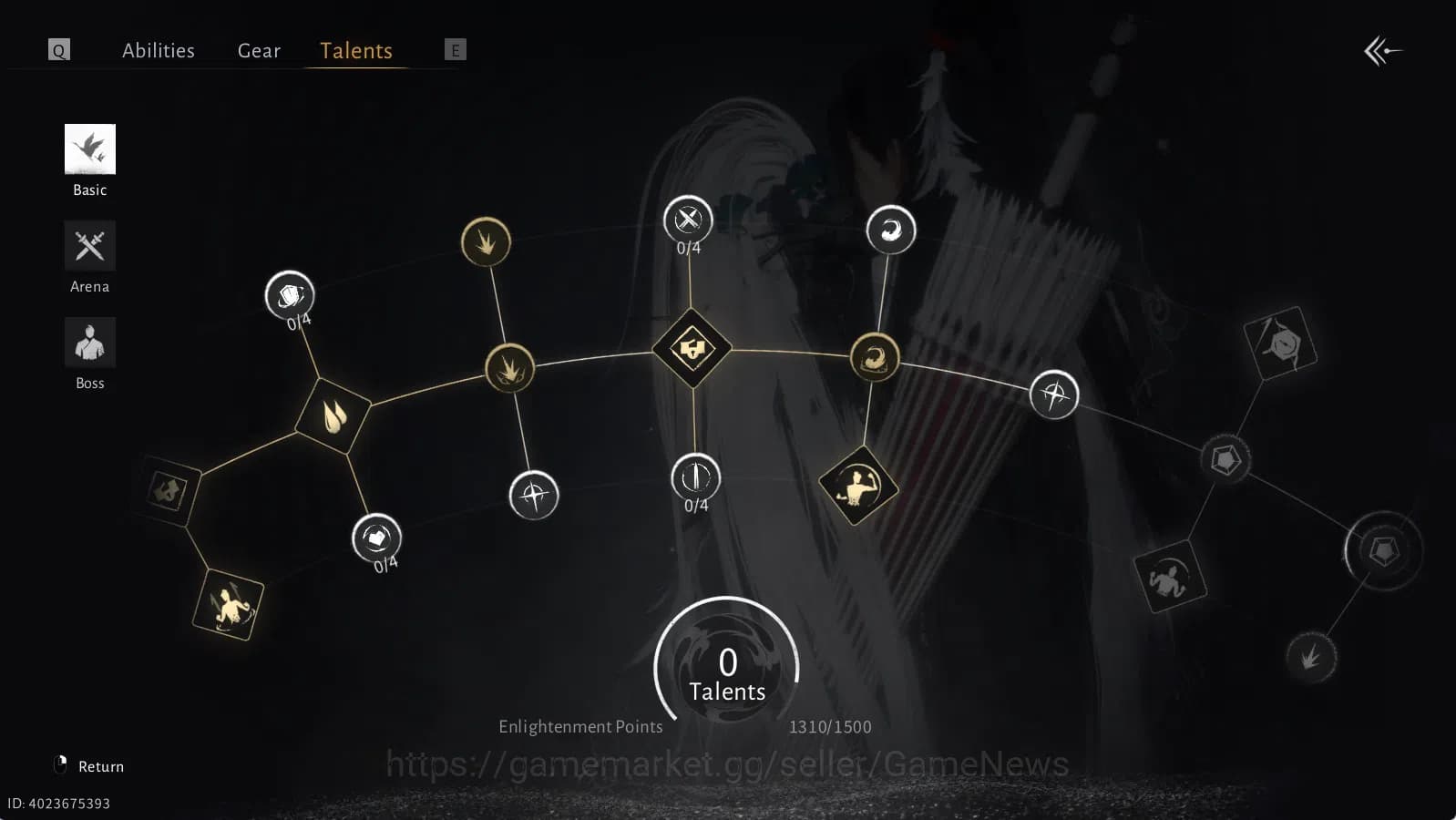Click the compass-star talent node below center
Screen dimensions: 1456x820
pos(533,495)
